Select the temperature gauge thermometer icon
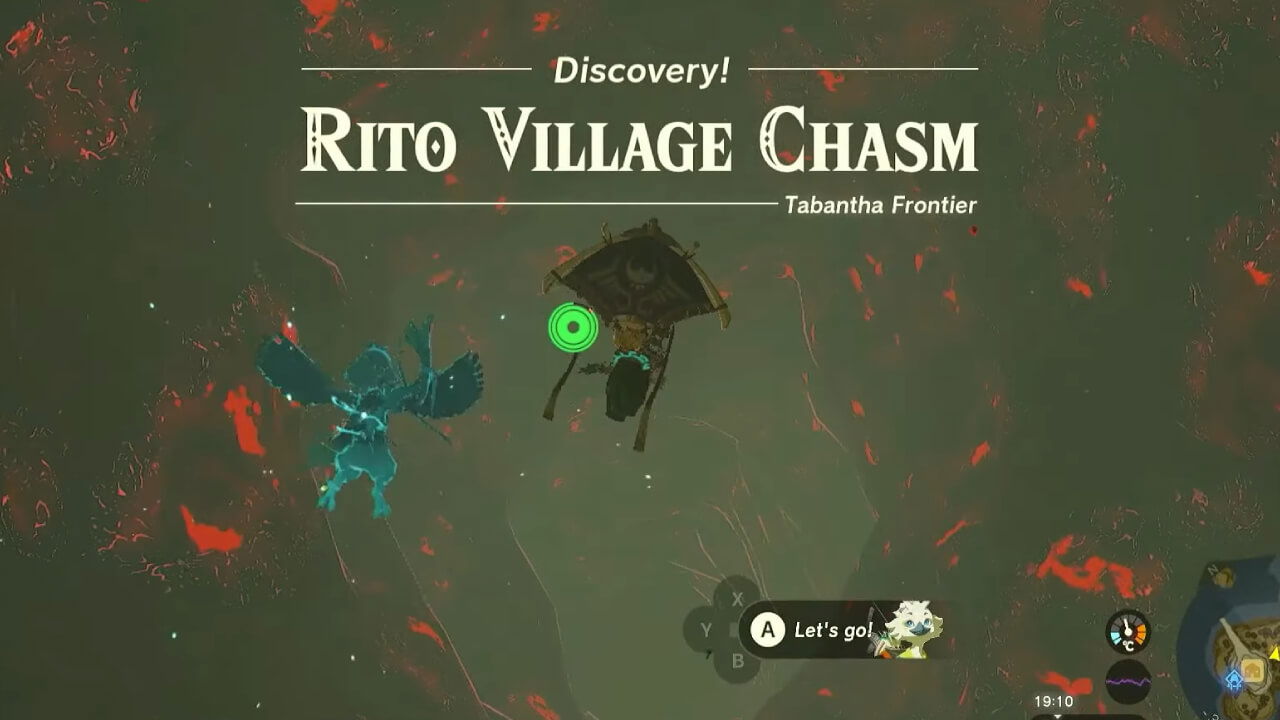1280x720 pixels. (x=1126, y=626)
